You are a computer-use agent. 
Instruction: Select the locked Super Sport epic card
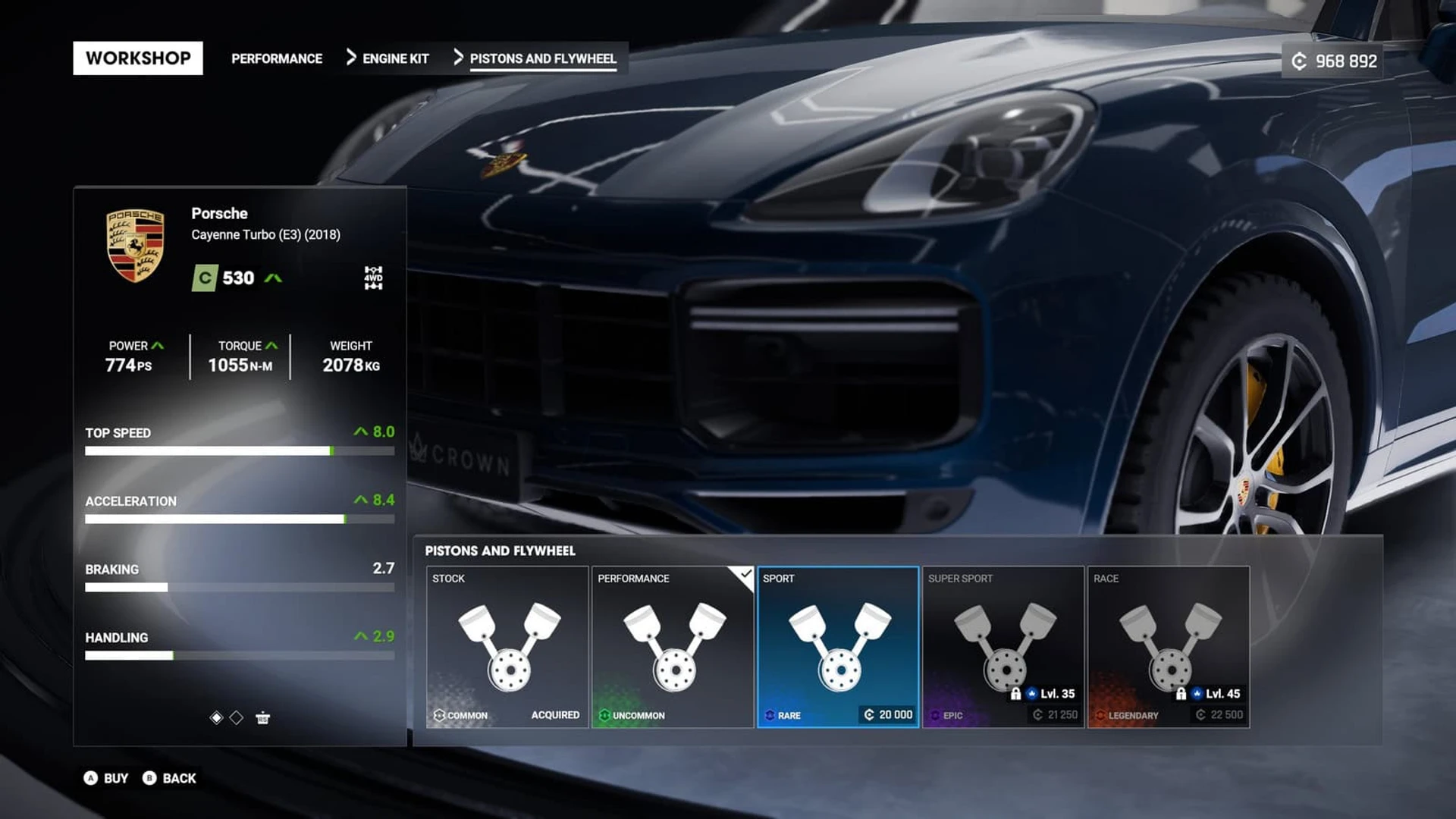tap(1003, 647)
